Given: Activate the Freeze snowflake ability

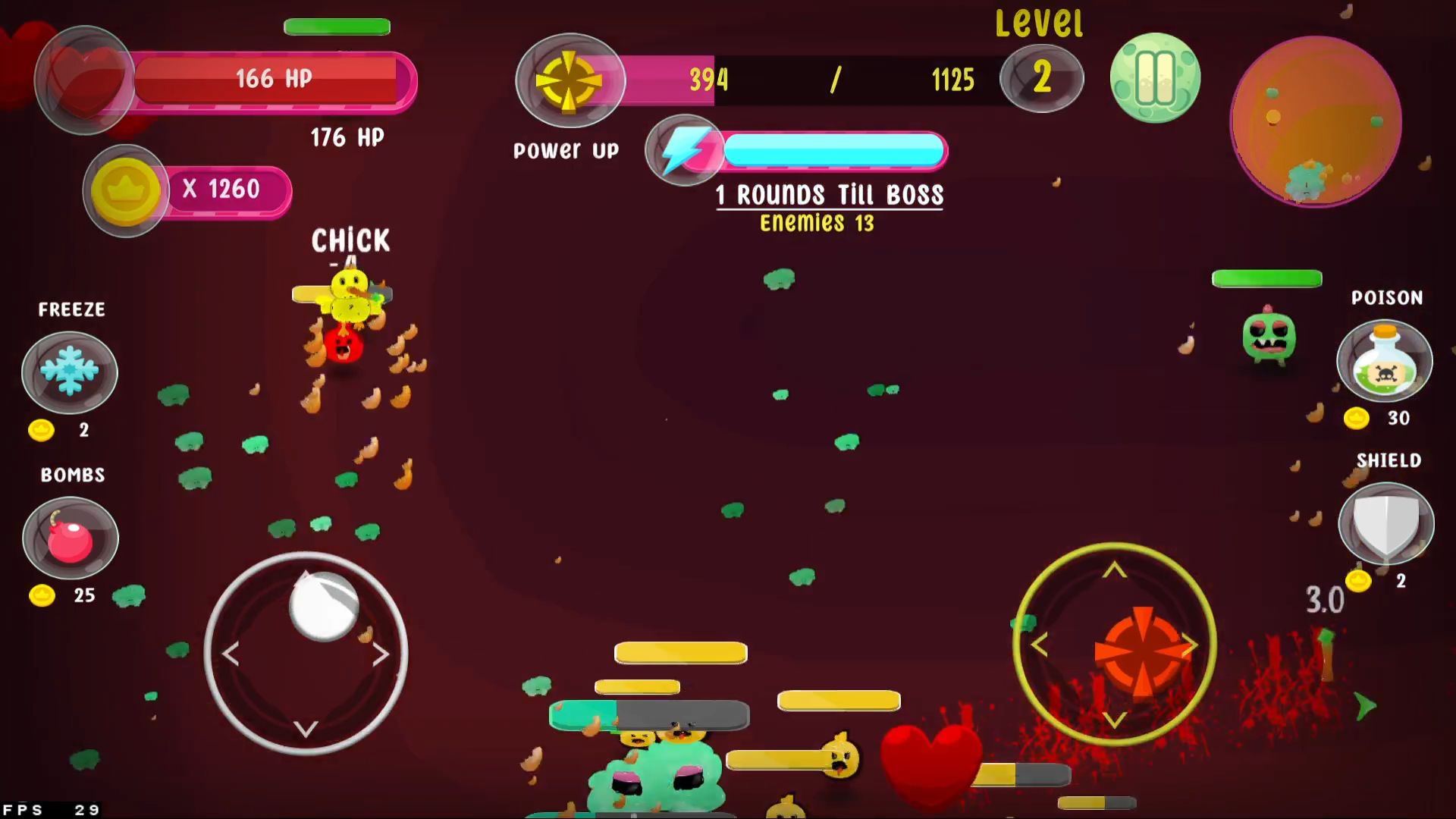Looking at the screenshot, I should click(x=70, y=372).
